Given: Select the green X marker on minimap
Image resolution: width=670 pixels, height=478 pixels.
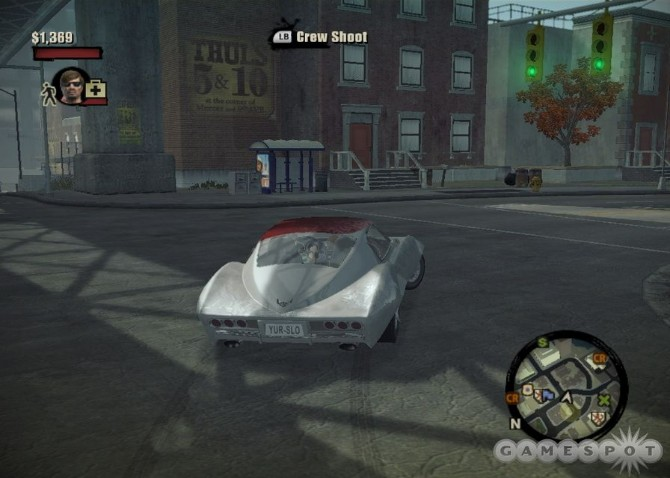Looking at the screenshot, I should [603, 400].
